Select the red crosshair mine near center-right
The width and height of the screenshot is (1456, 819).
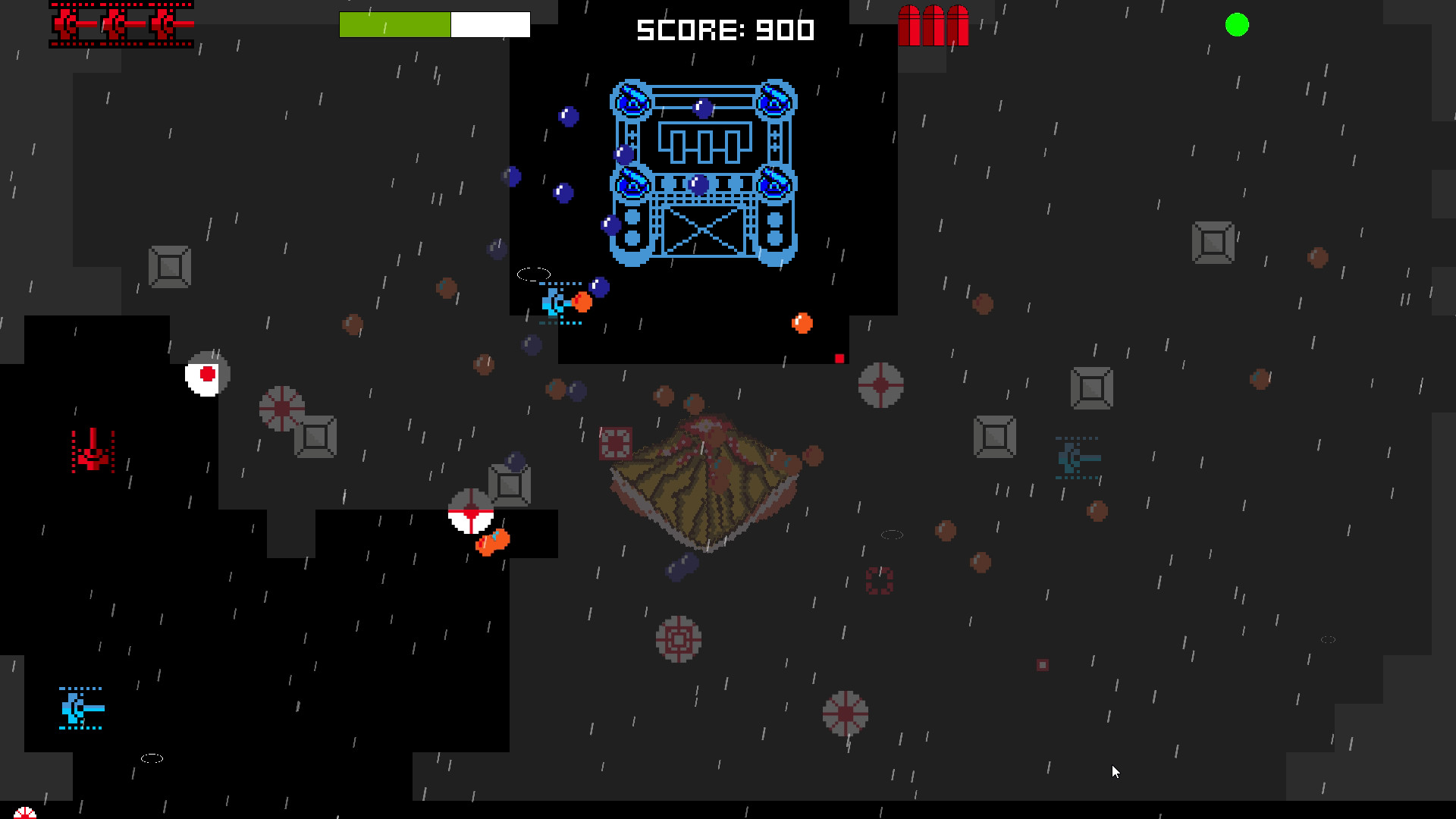880,387
